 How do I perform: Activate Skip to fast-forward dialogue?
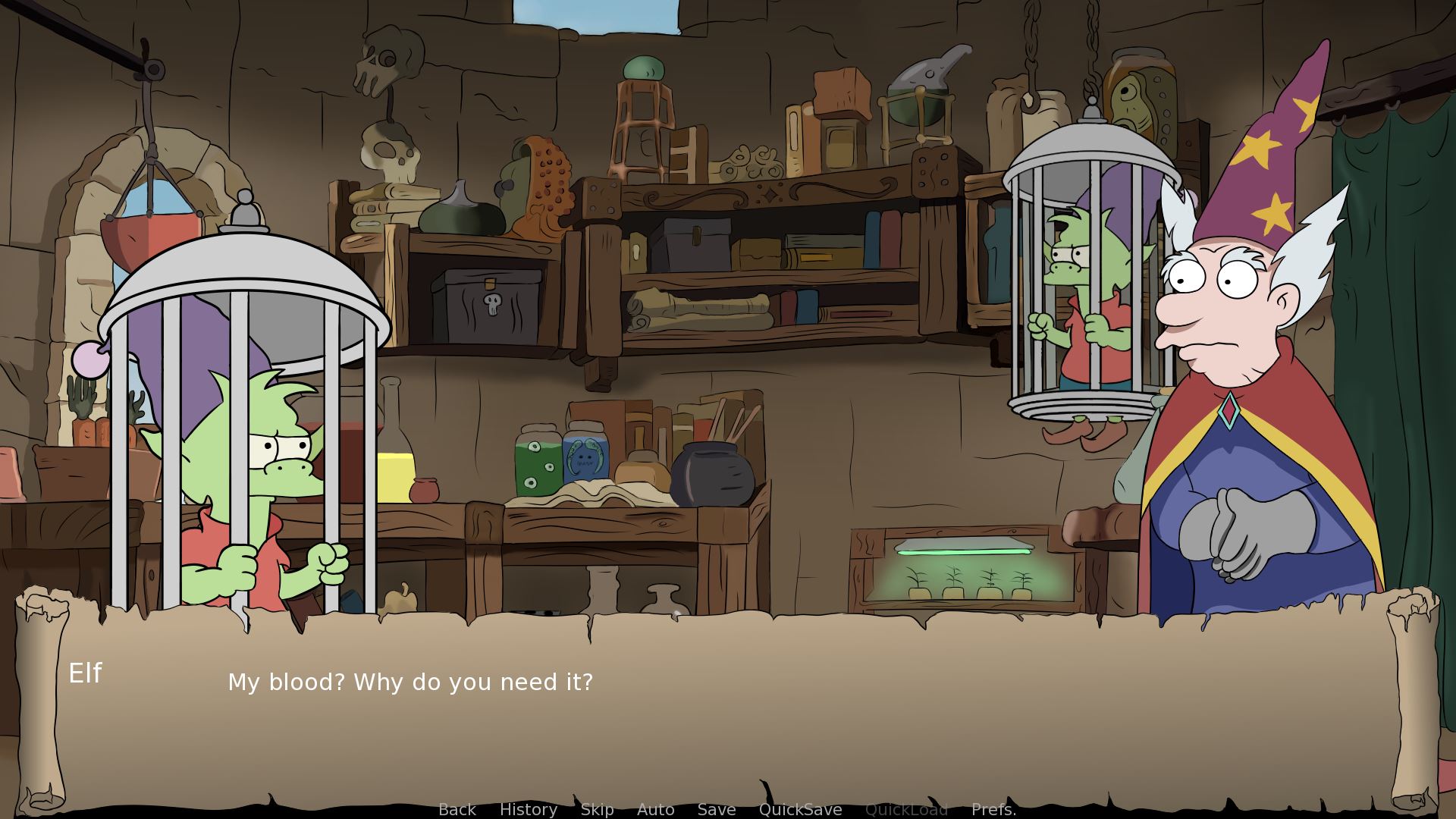(x=598, y=809)
